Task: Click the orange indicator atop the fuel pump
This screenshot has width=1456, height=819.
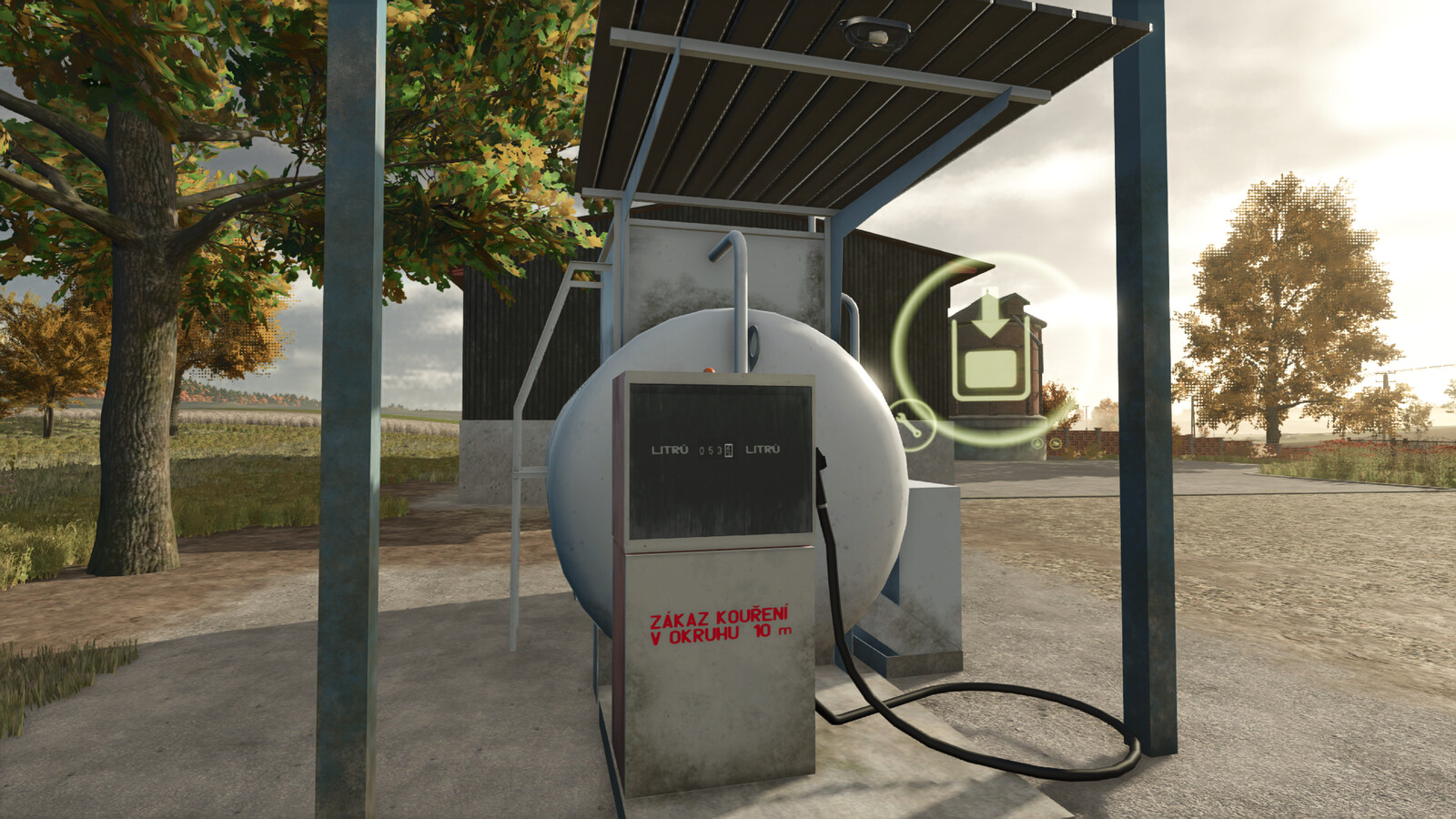Action: 710,369
